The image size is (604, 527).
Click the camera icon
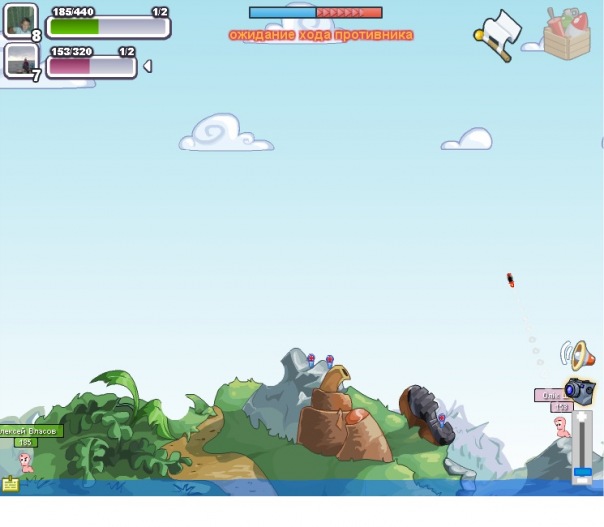579,390
